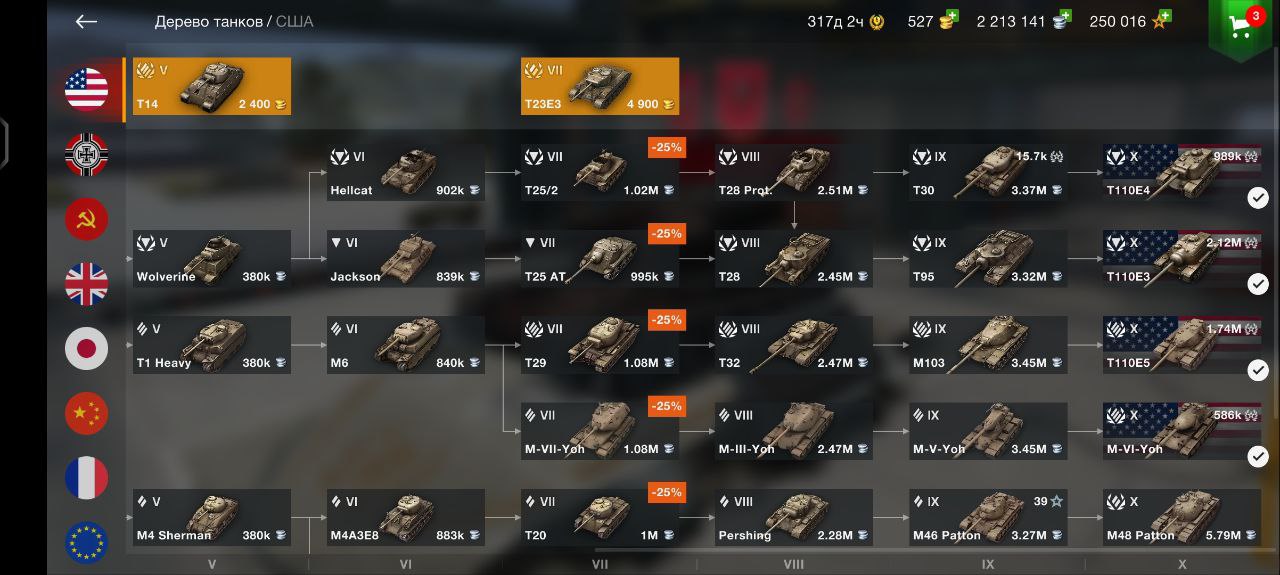Open the Wolverine tank node

pyautogui.click(x=212, y=259)
